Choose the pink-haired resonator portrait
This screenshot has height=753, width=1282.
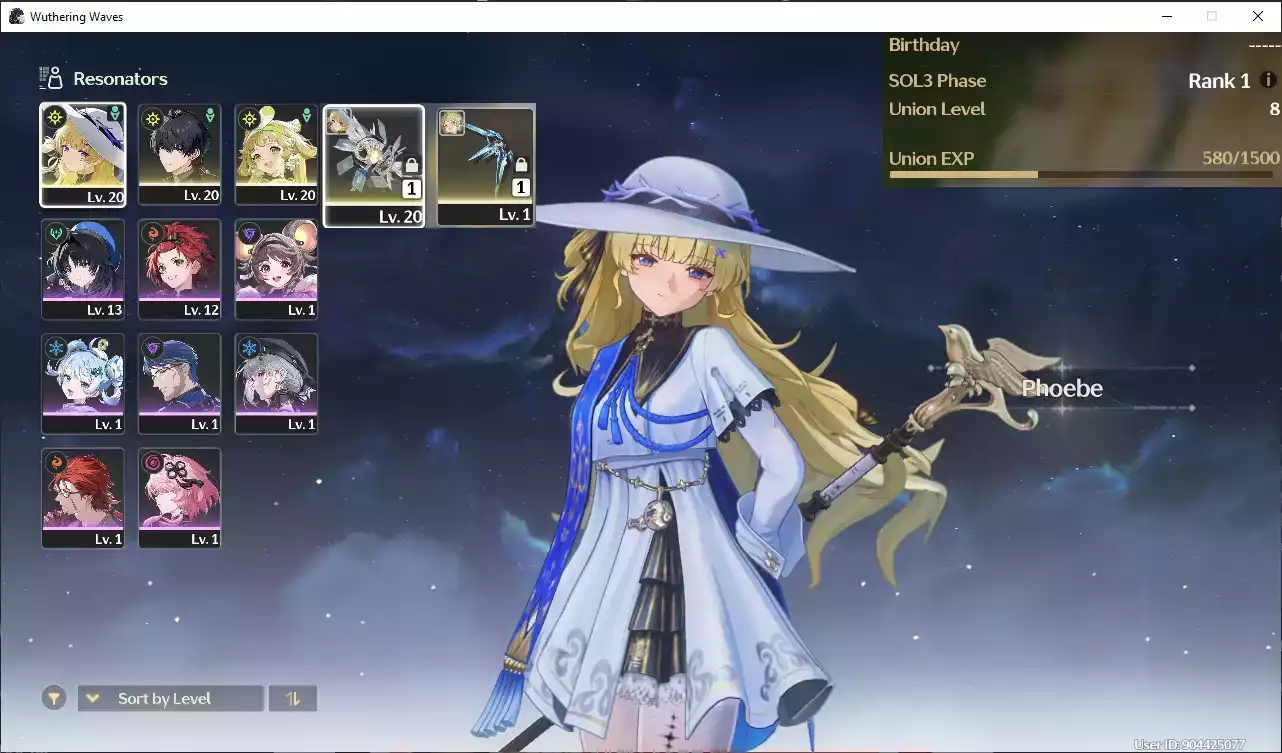180,498
